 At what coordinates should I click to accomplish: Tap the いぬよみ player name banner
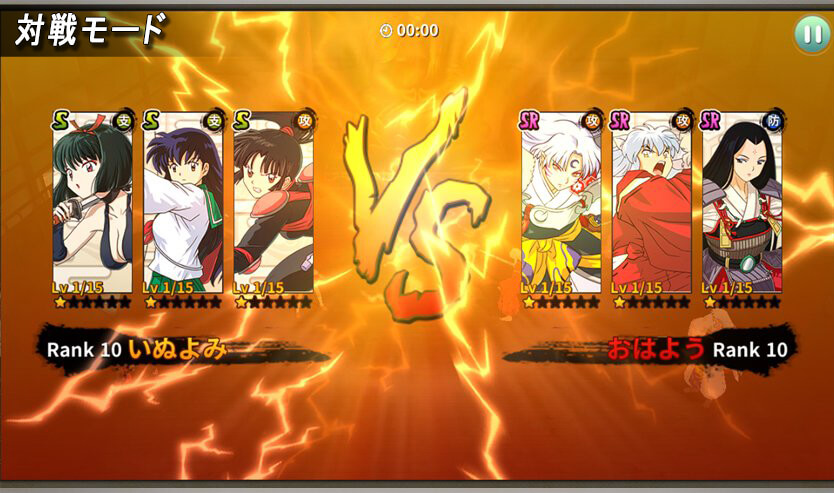pyautogui.click(x=177, y=349)
